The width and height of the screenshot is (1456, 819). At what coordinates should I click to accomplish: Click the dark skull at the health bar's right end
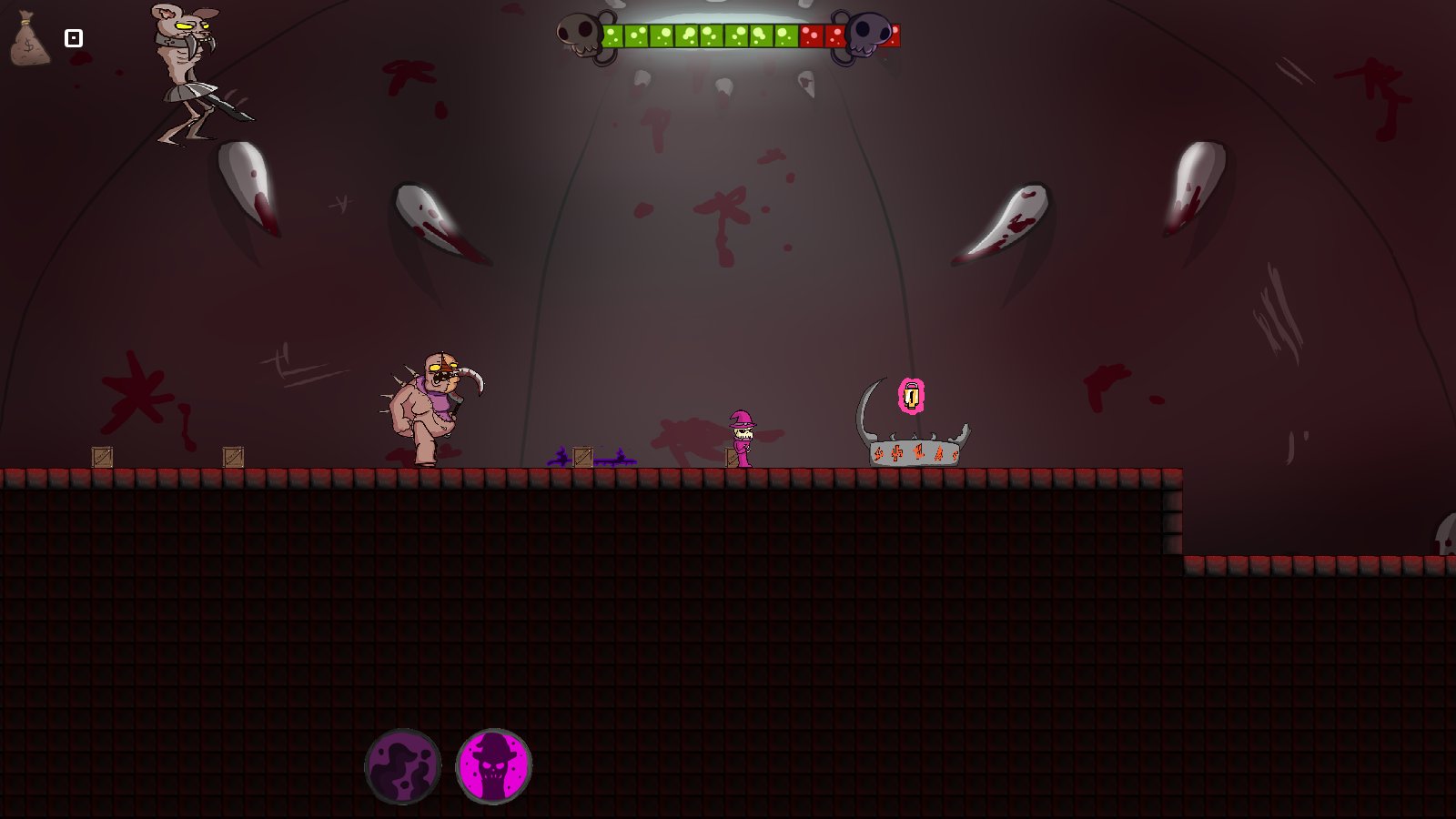point(871,33)
